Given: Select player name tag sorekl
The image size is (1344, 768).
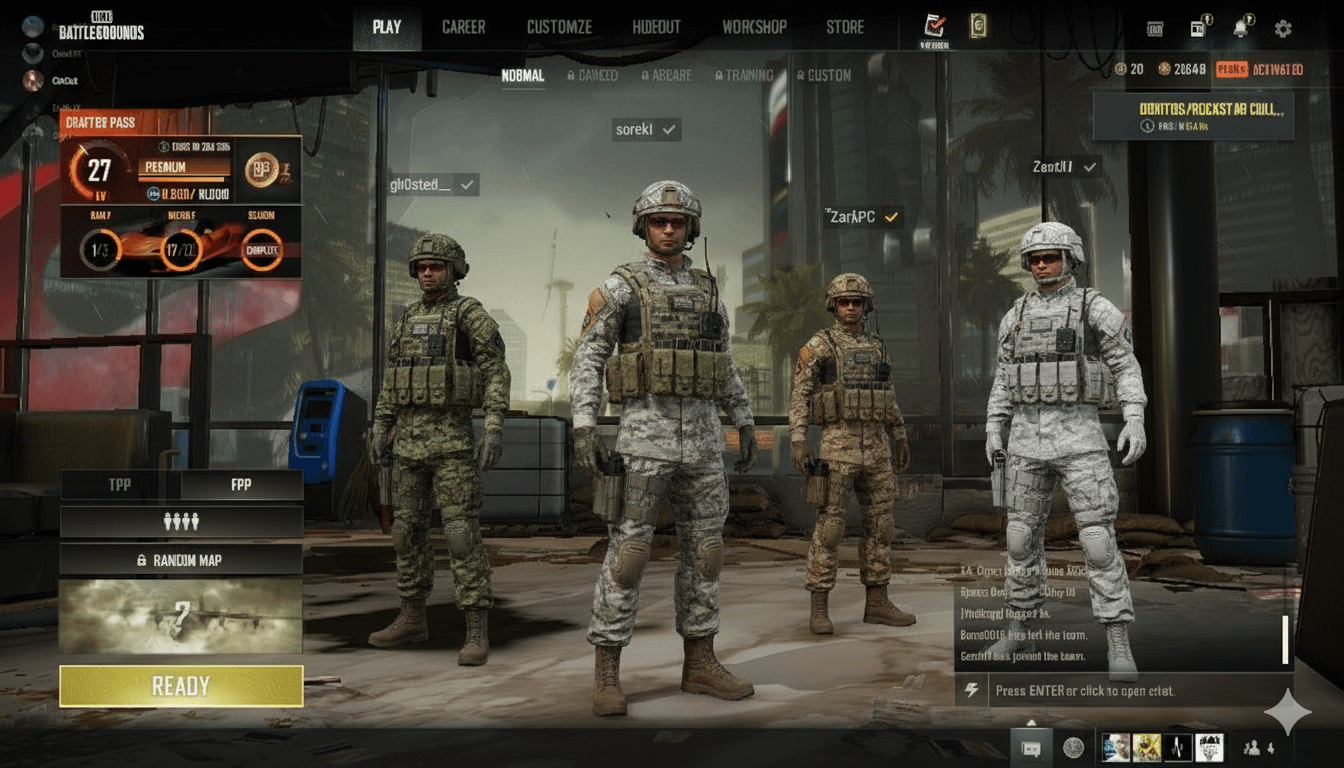Looking at the screenshot, I should point(646,129).
